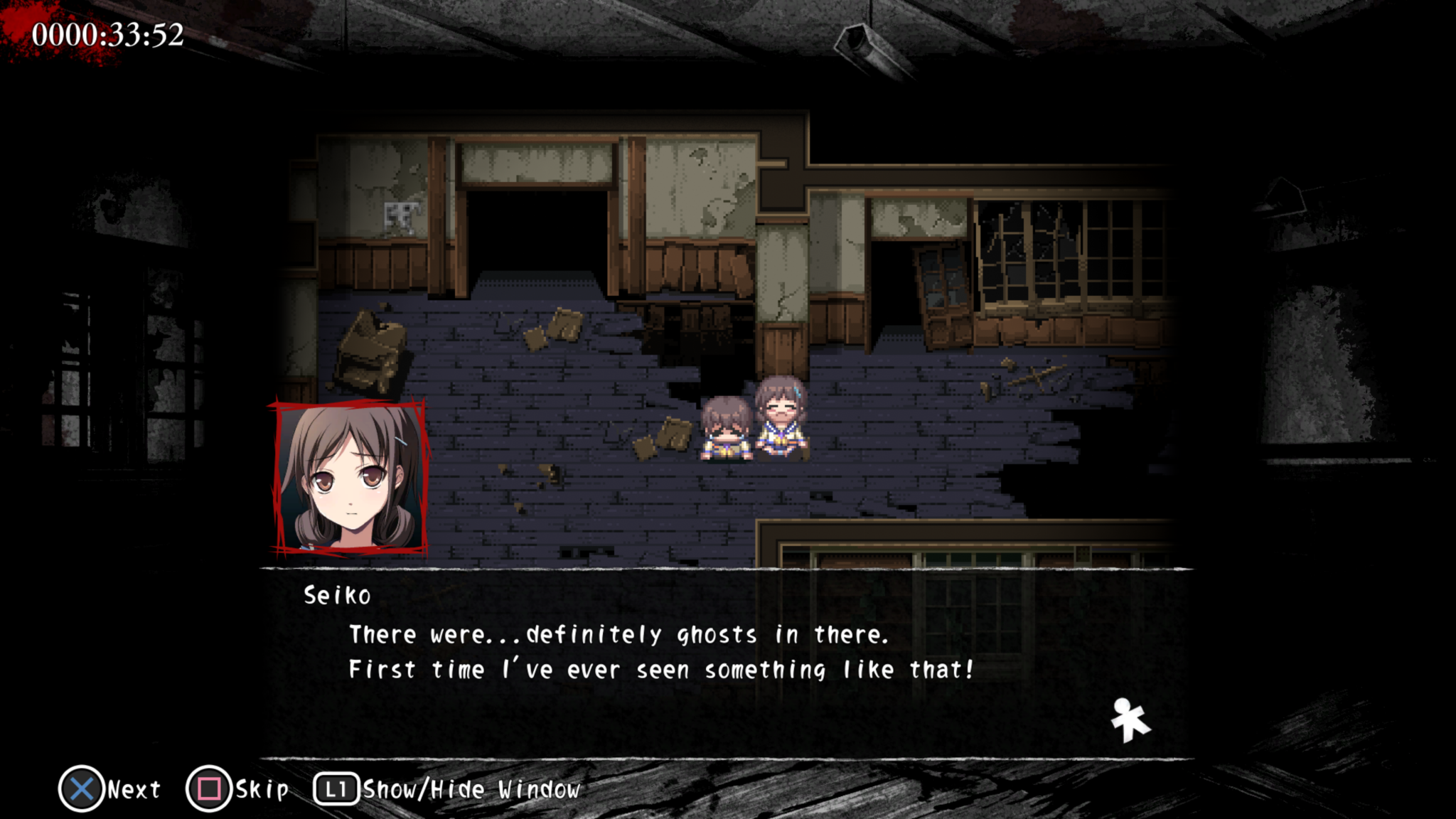
Task: Click the pink Square Skip button icon
Action: 208,788
